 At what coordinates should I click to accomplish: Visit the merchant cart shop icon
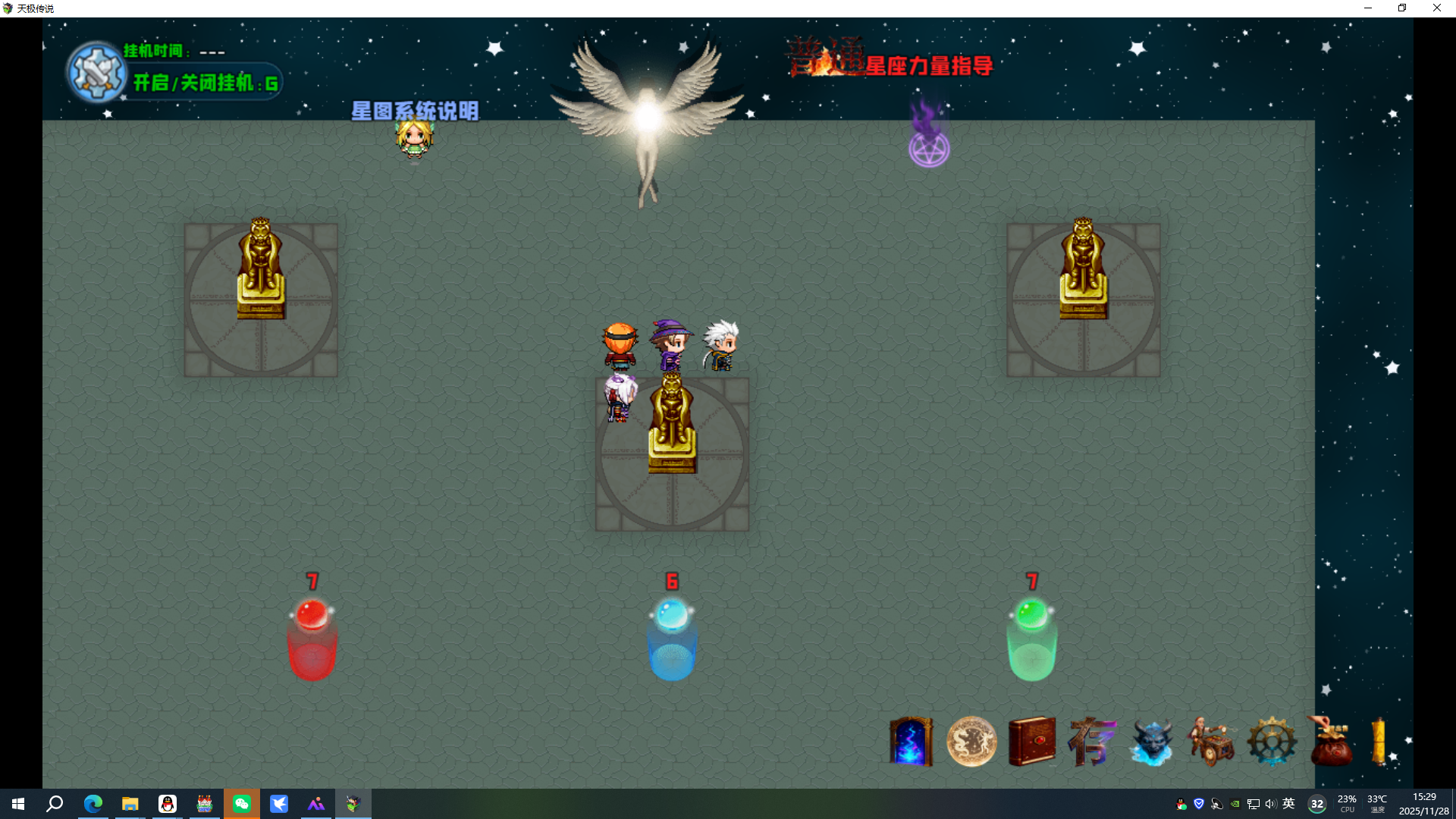point(1212,741)
